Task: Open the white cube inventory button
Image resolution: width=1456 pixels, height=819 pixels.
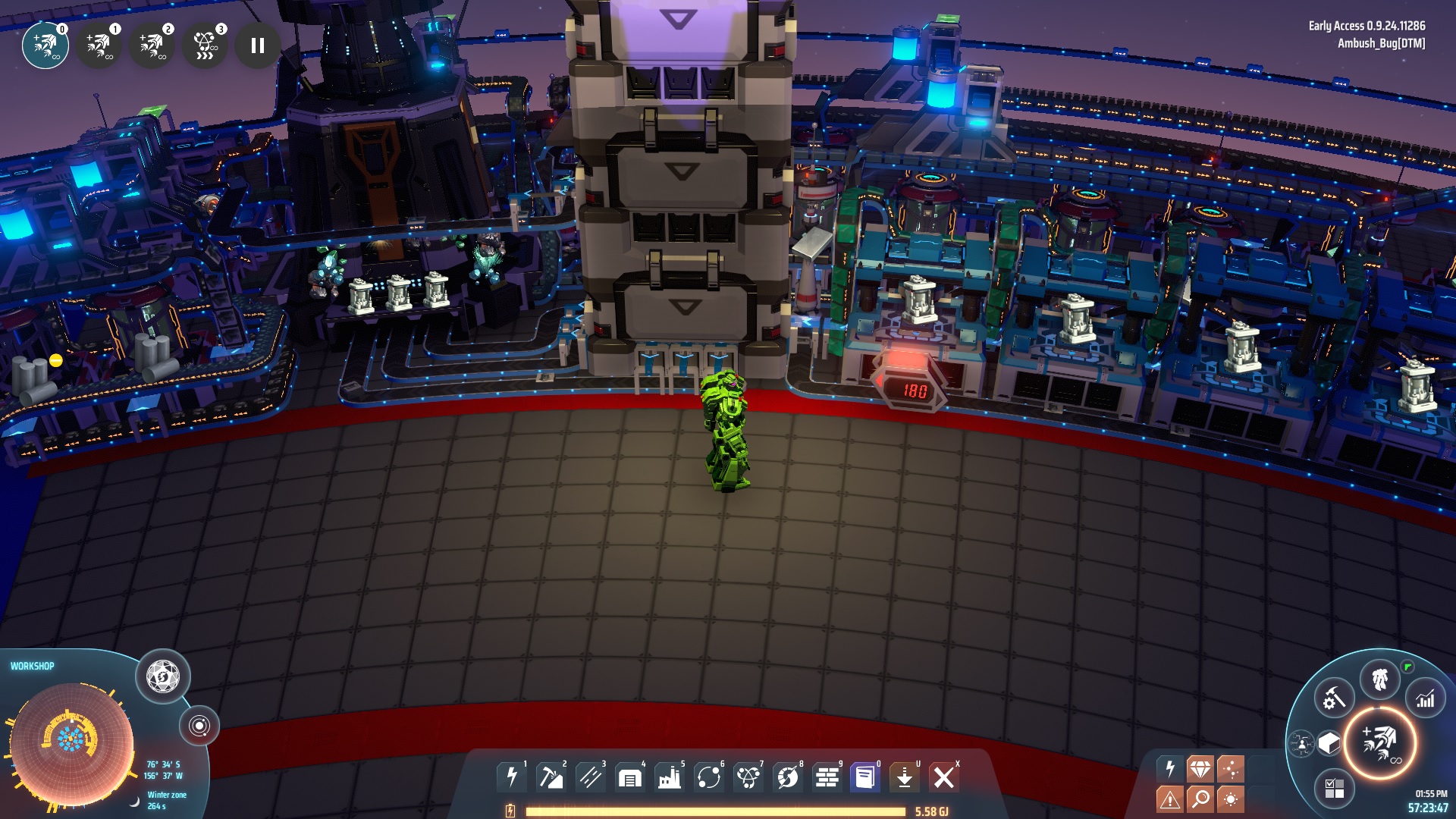Action: click(1329, 743)
